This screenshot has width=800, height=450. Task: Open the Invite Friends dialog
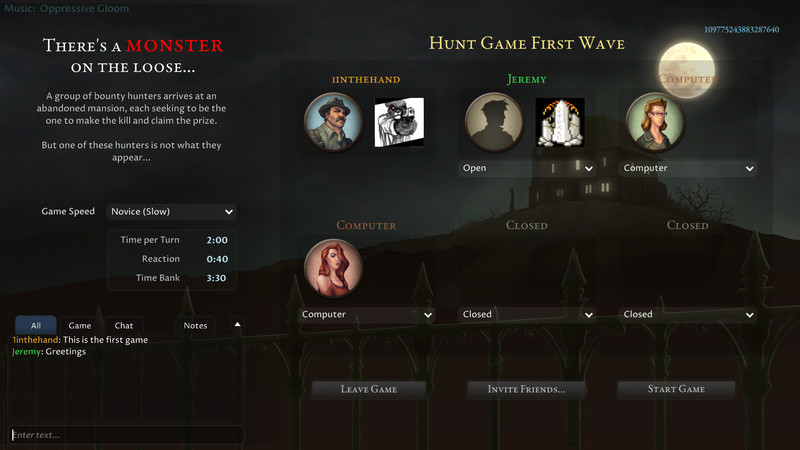coord(526,389)
